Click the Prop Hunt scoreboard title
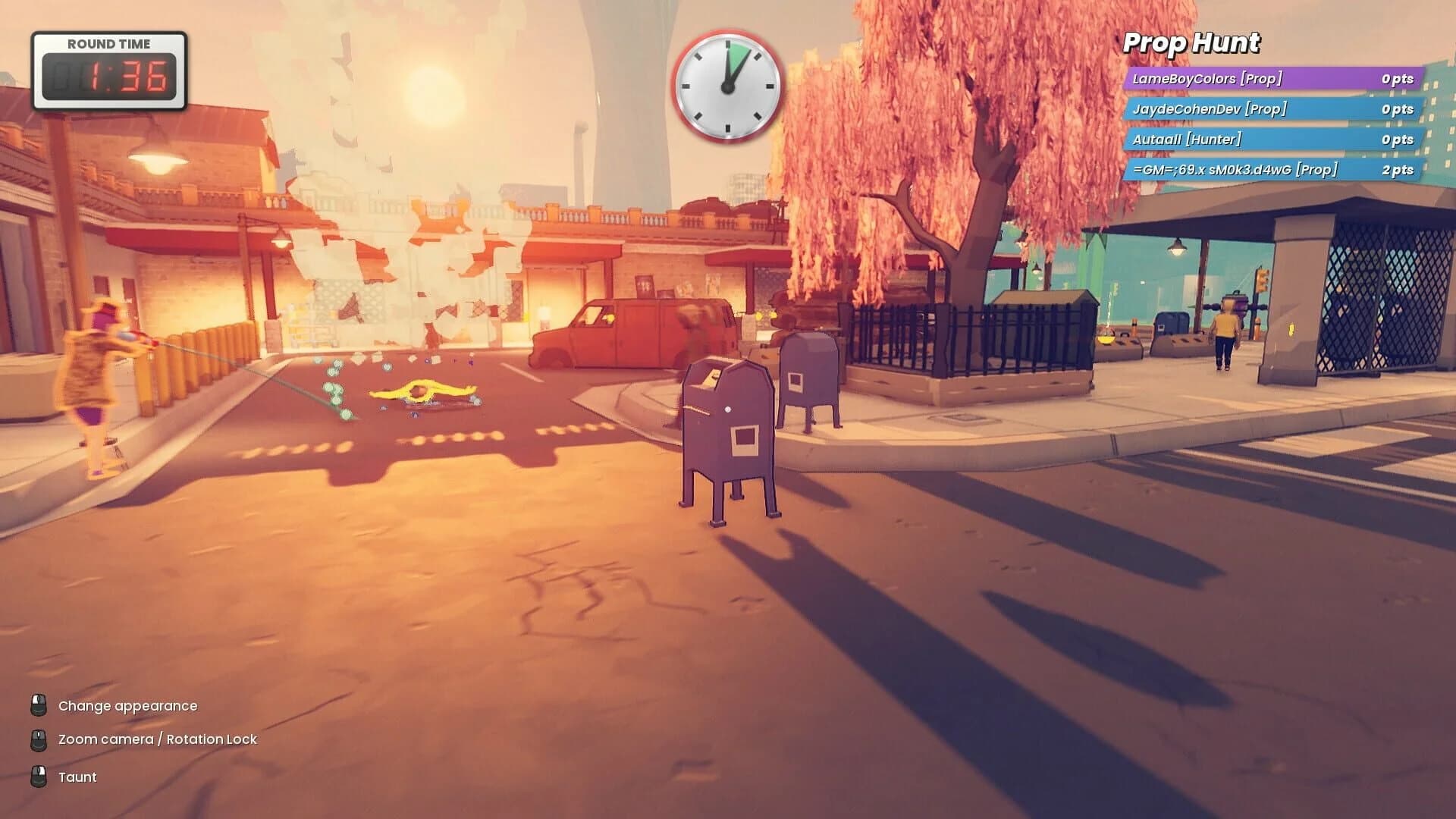 [x=1191, y=43]
